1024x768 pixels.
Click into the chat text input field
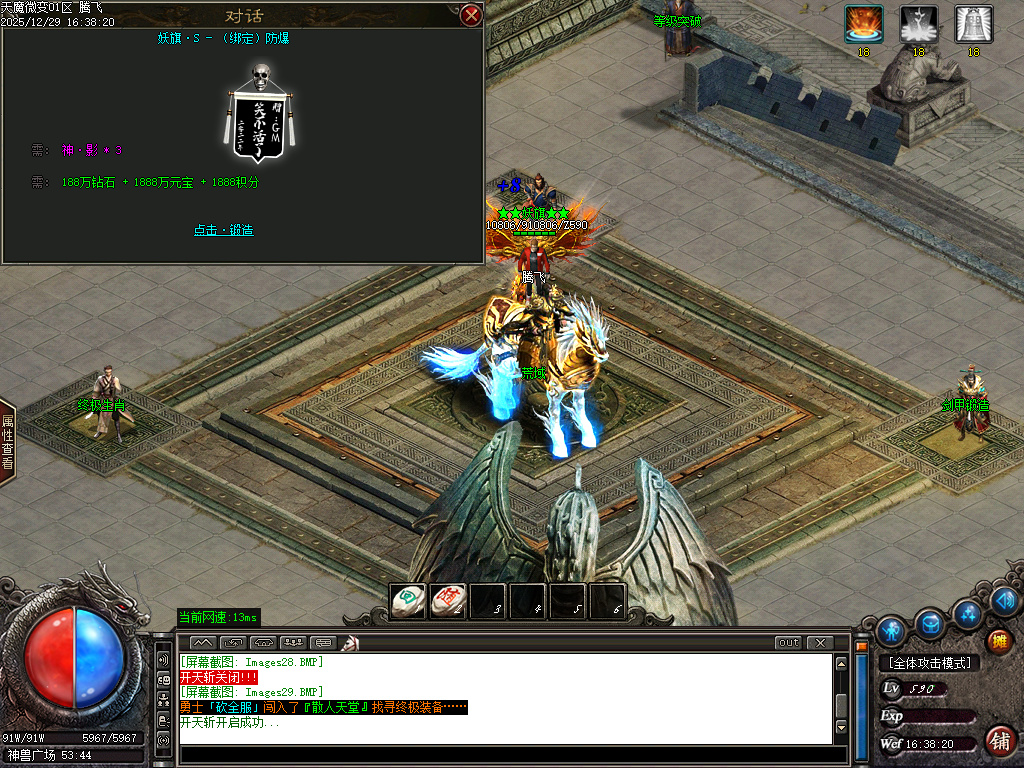pyautogui.click(x=500, y=755)
